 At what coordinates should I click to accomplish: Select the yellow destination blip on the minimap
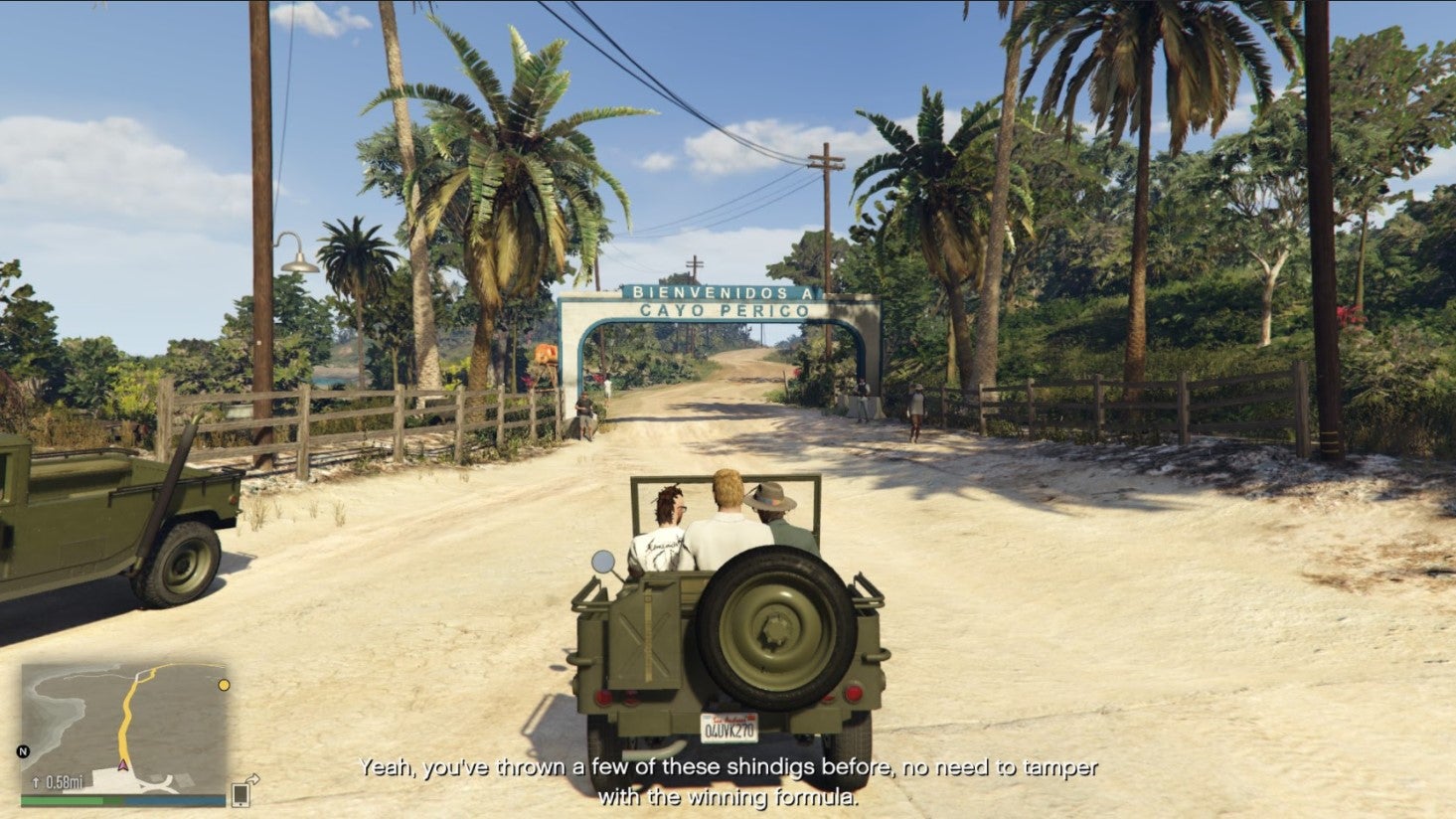pyautogui.click(x=225, y=684)
